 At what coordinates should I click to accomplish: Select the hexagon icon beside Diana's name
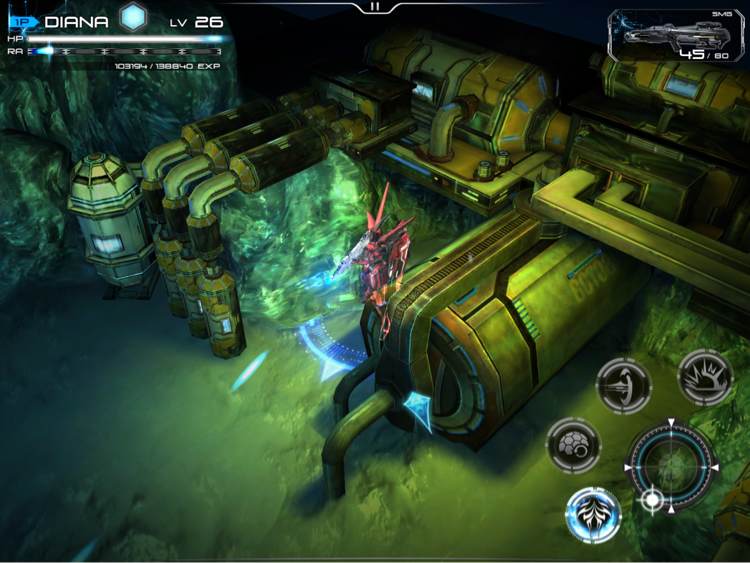click(x=133, y=17)
